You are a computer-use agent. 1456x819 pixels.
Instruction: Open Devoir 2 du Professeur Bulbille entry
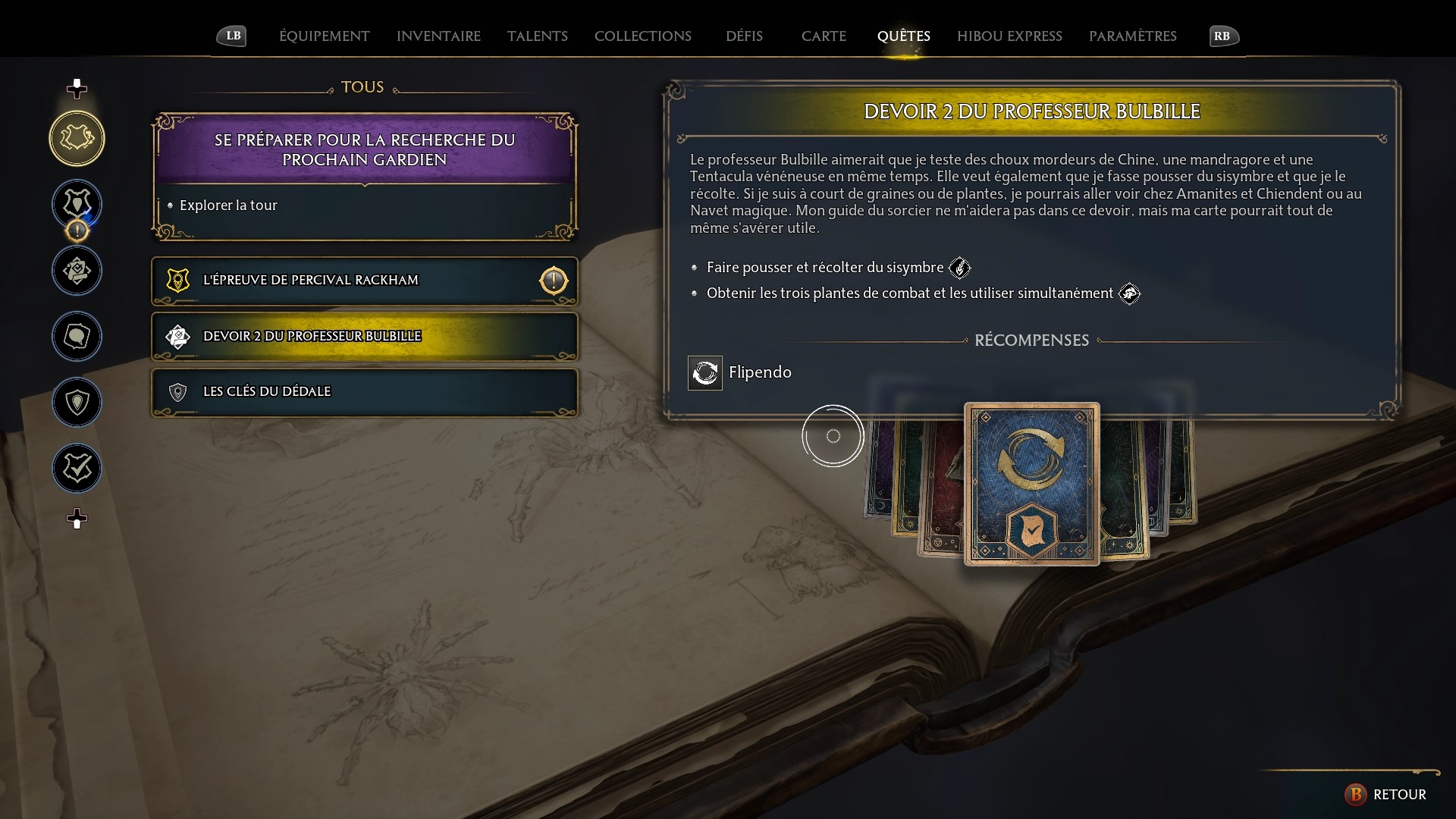(x=364, y=337)
